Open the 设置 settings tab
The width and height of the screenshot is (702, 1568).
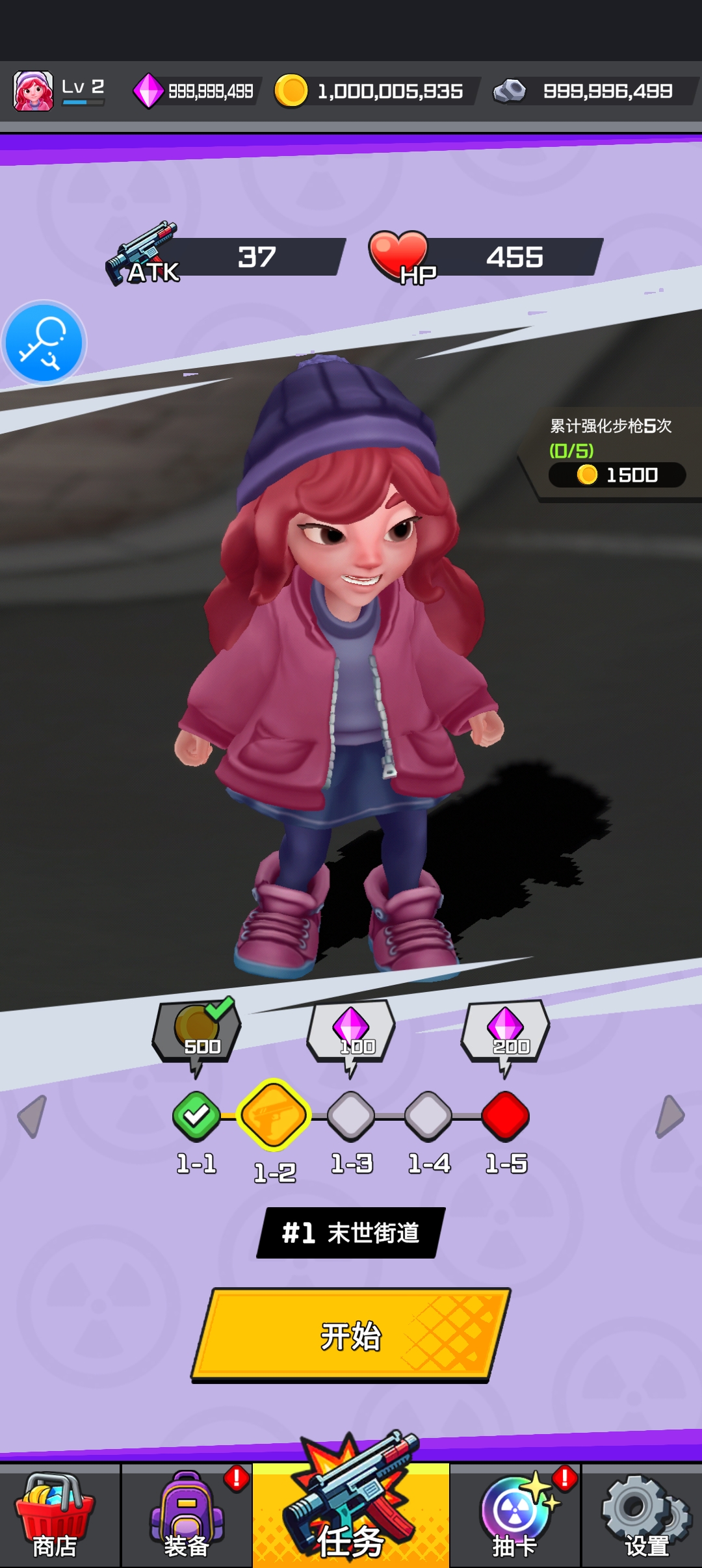(x=645, y=1516)
